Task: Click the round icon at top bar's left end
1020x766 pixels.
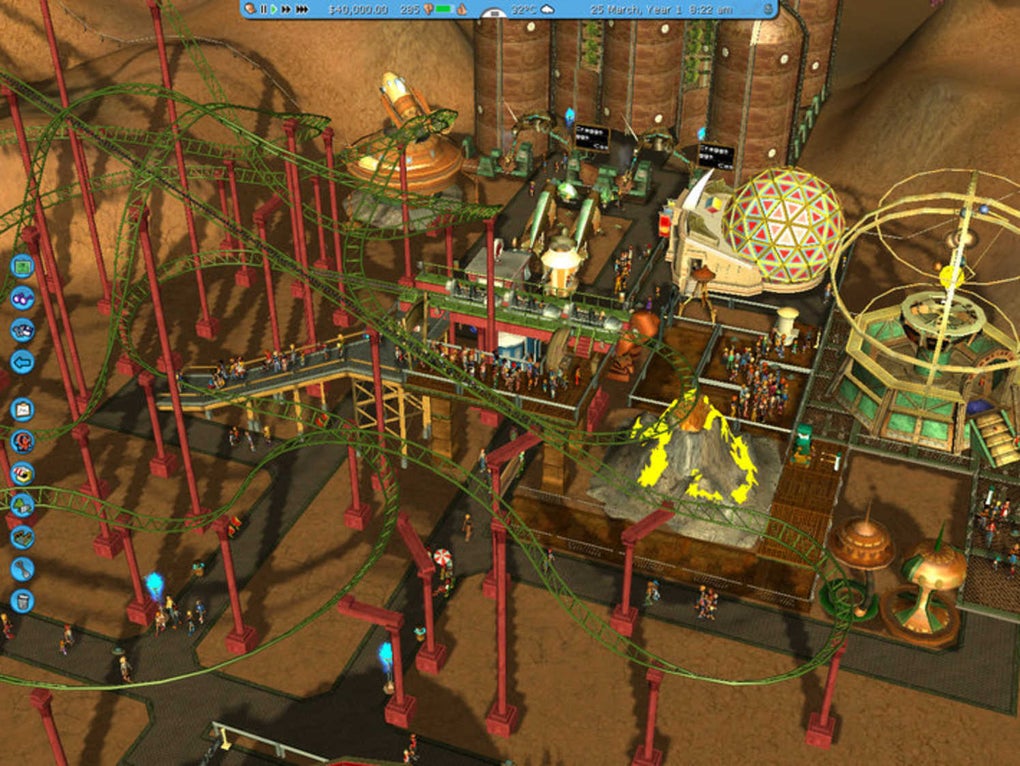Action: (x=249, y=9)
